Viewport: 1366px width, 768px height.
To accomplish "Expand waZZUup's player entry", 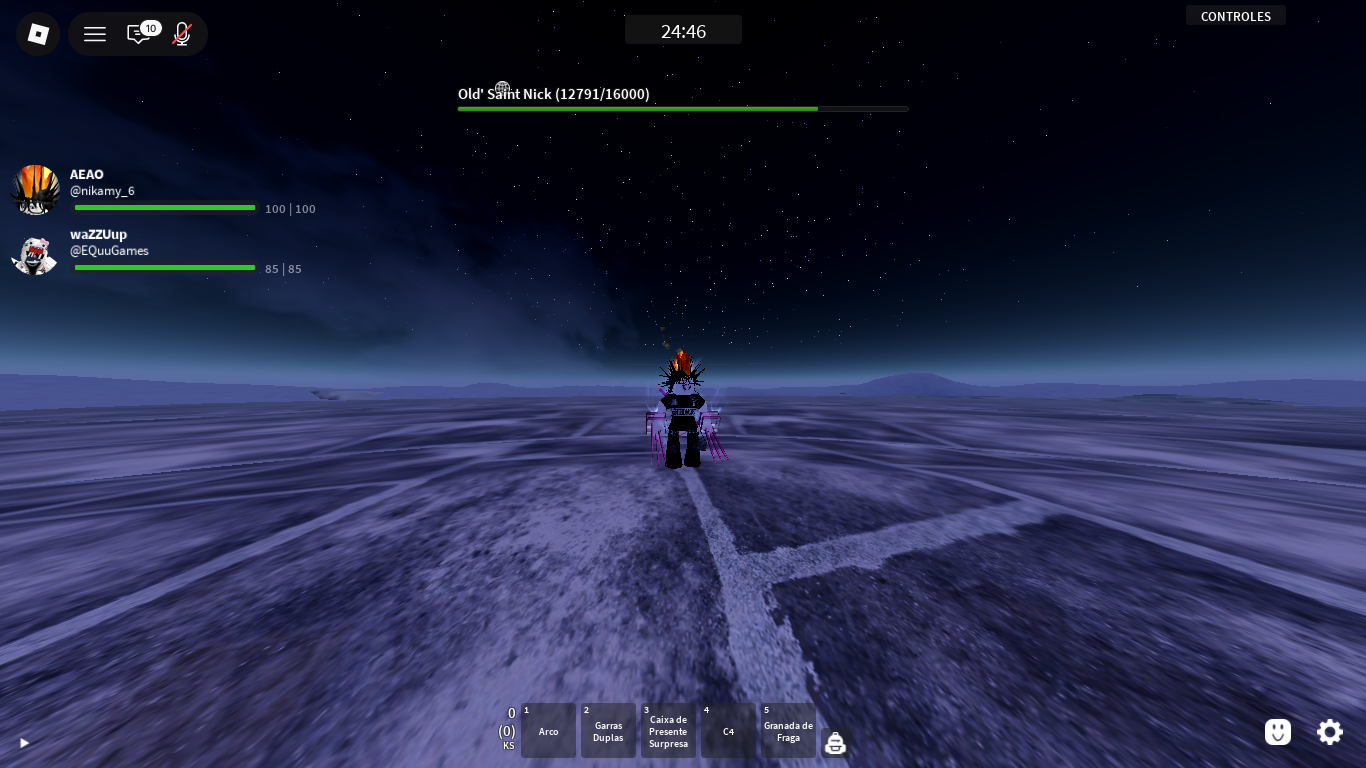I will [x=163, y=250].
